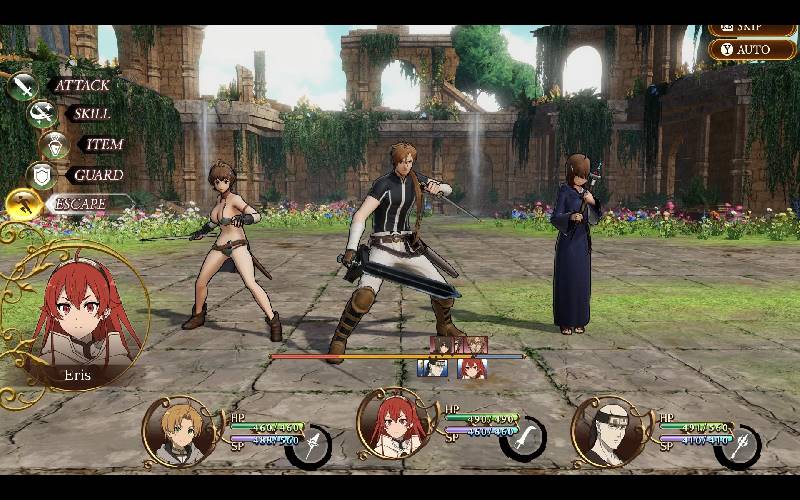Click the weapon icon beside the brown-haired boy
The width and height of the screenshot is (800, 500).
(311, 445)
